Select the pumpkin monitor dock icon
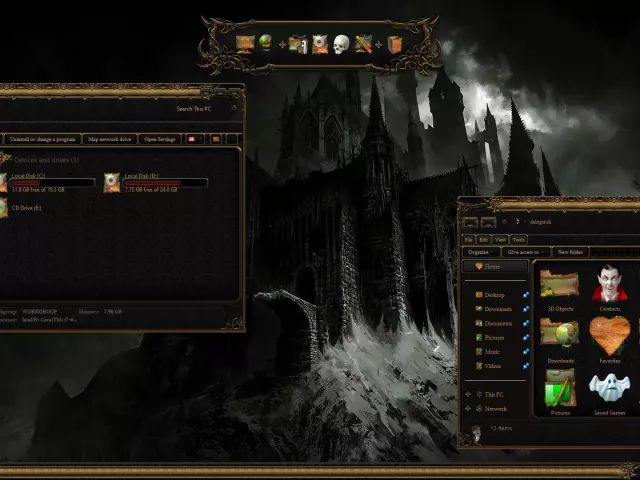The width and height of the screenshot is (640, 480). pyautogui.click(x=245, y=43)
